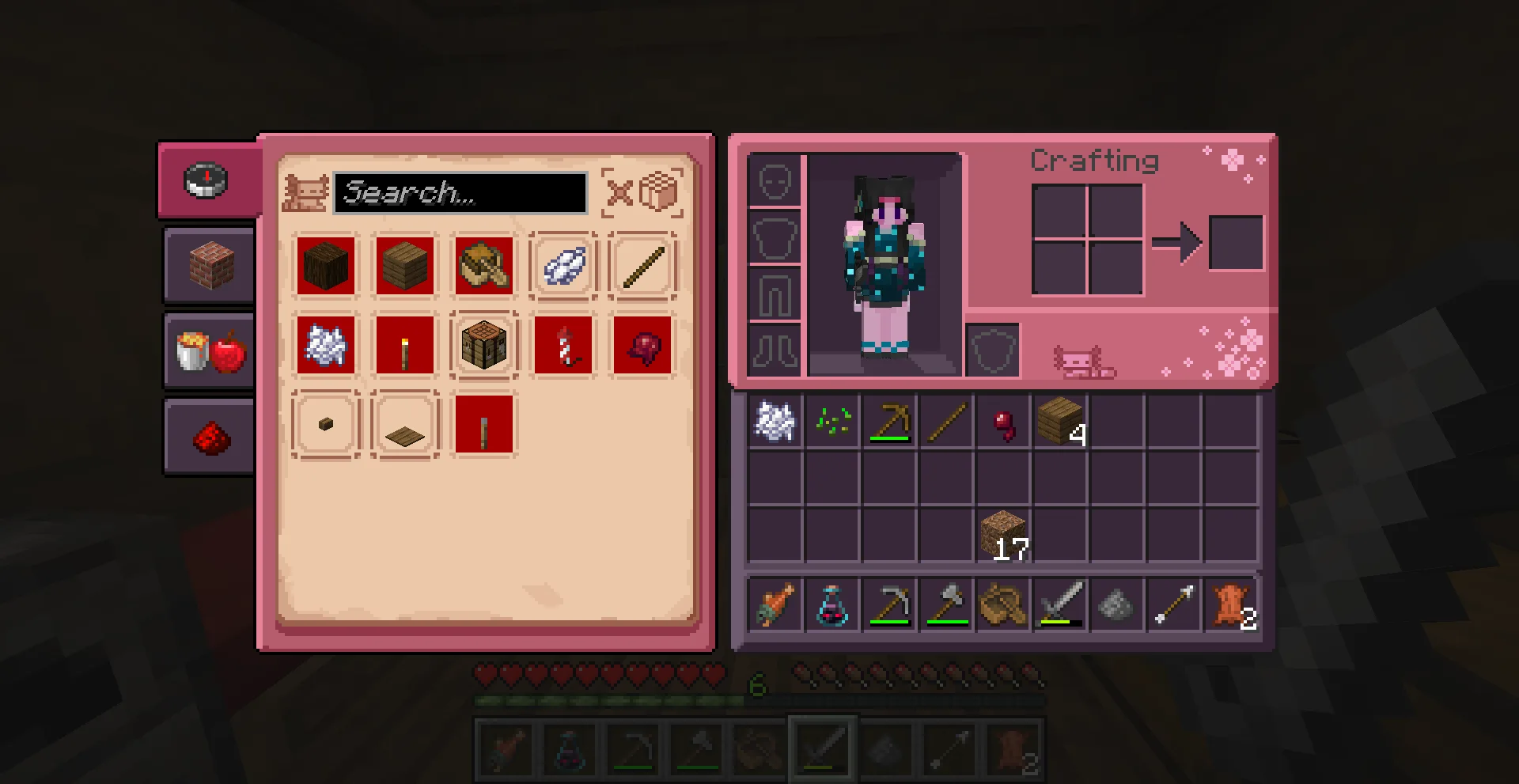Click the recipe book search field
This screenshot has width=1519, height=784.
[460, 193]
